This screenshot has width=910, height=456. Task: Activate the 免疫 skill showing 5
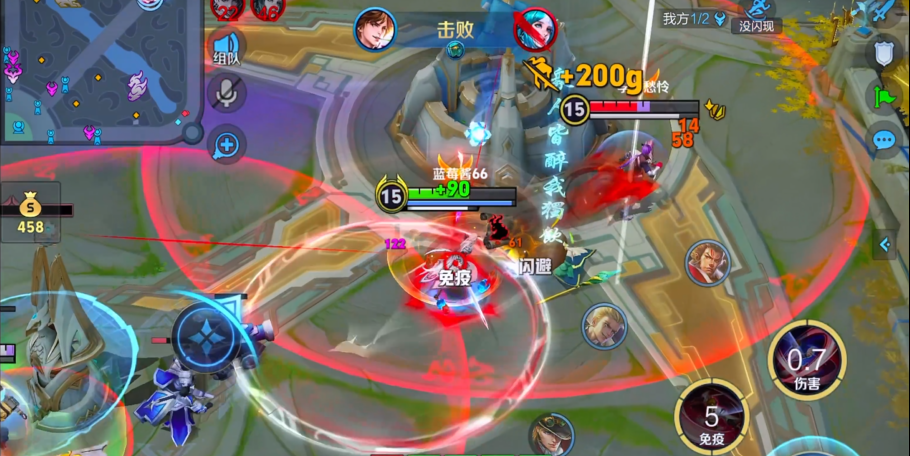(711, 418)
